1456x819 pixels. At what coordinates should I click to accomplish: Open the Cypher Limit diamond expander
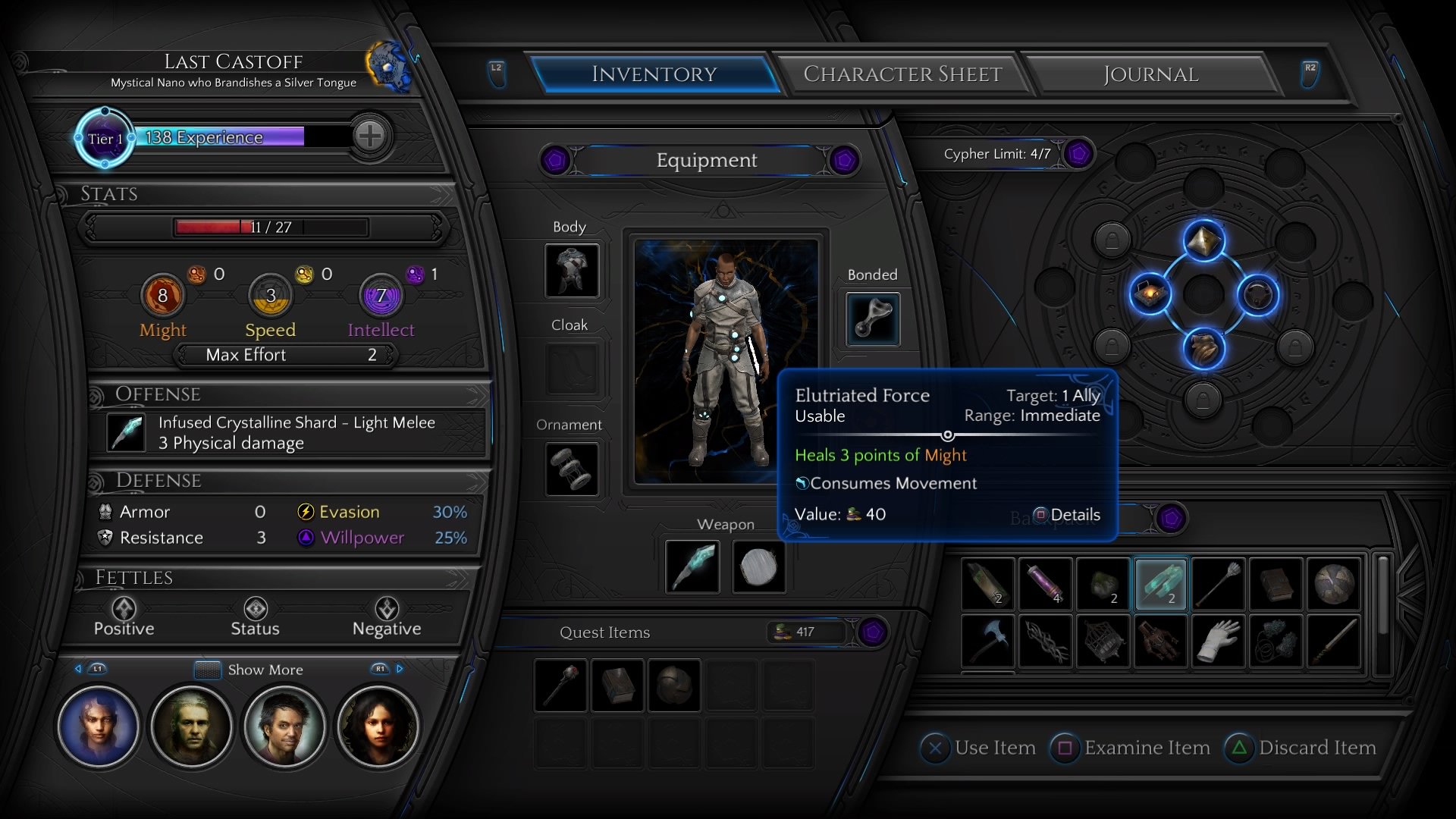[x=1076, y=153]
